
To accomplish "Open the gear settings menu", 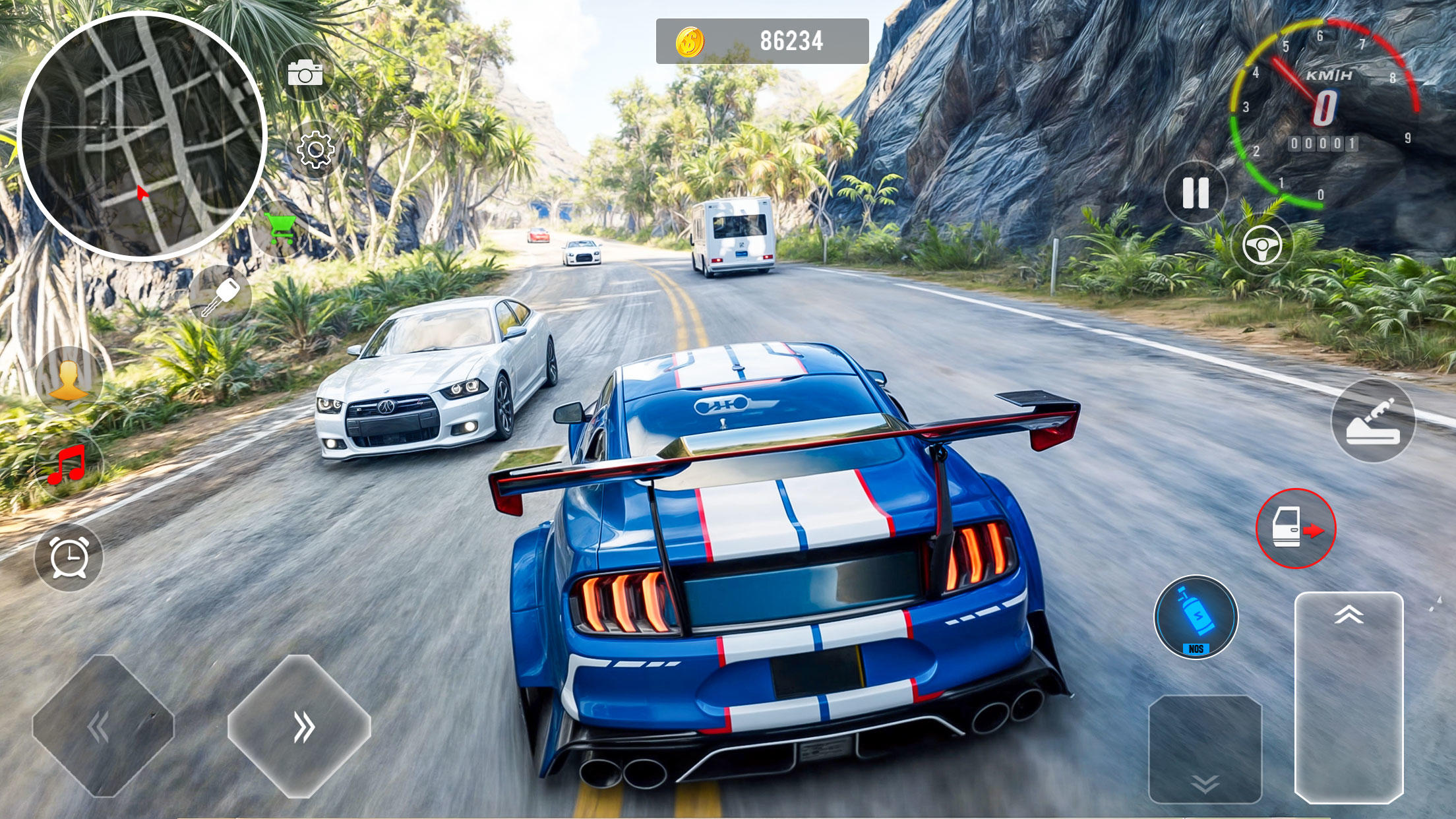I will pyautogui.click(x=316, y=150).
